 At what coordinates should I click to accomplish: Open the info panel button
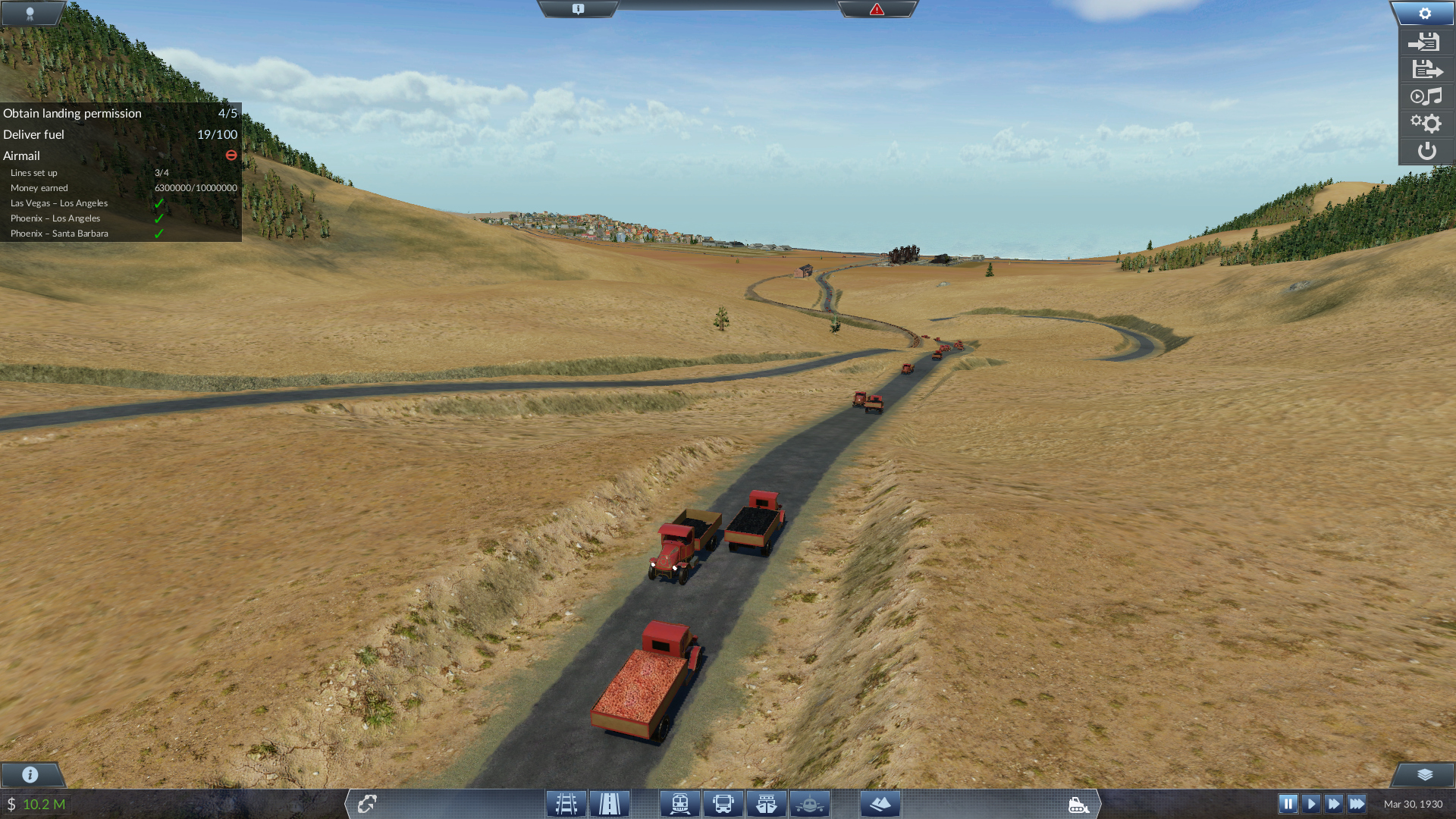(30, 774)
